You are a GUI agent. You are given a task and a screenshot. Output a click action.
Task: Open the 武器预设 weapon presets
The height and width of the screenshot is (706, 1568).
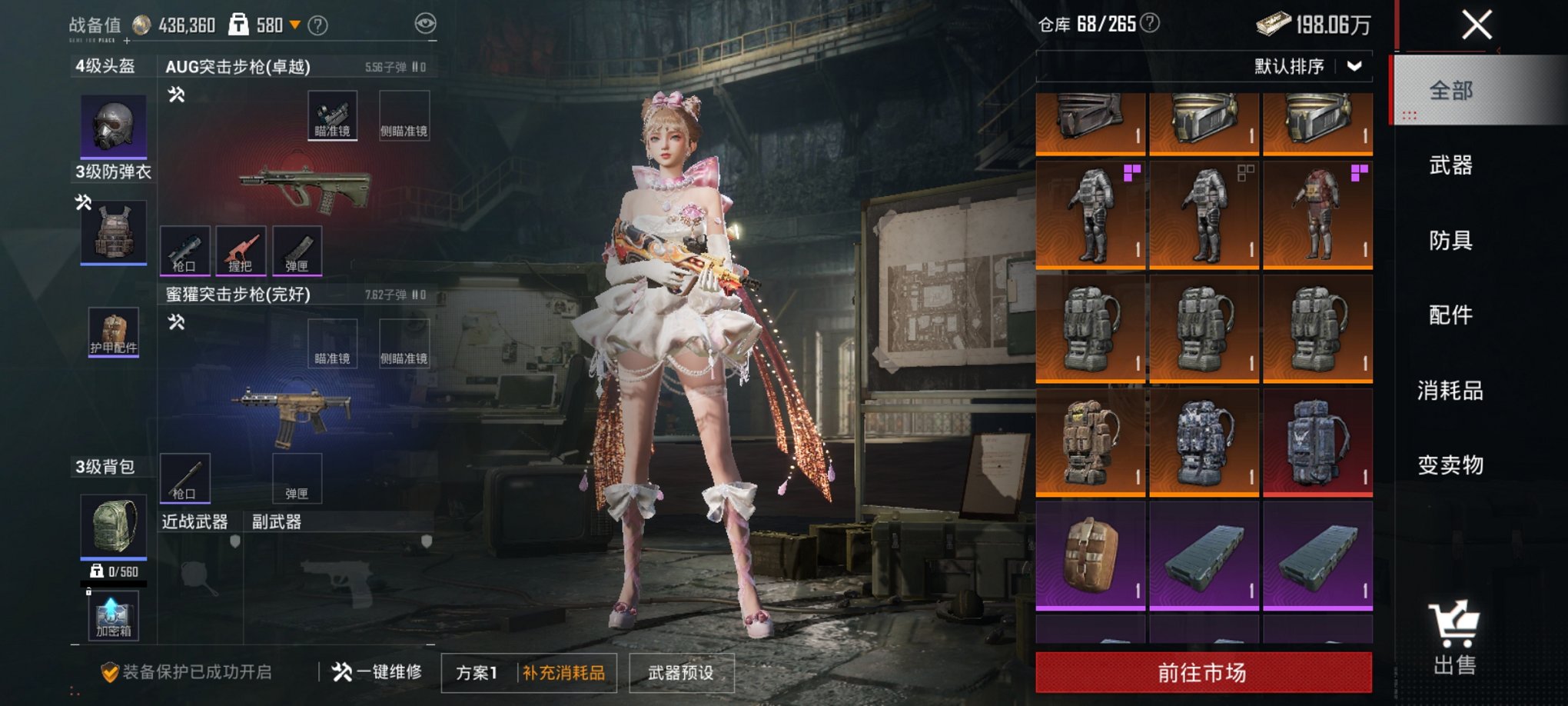coord(681,673)
